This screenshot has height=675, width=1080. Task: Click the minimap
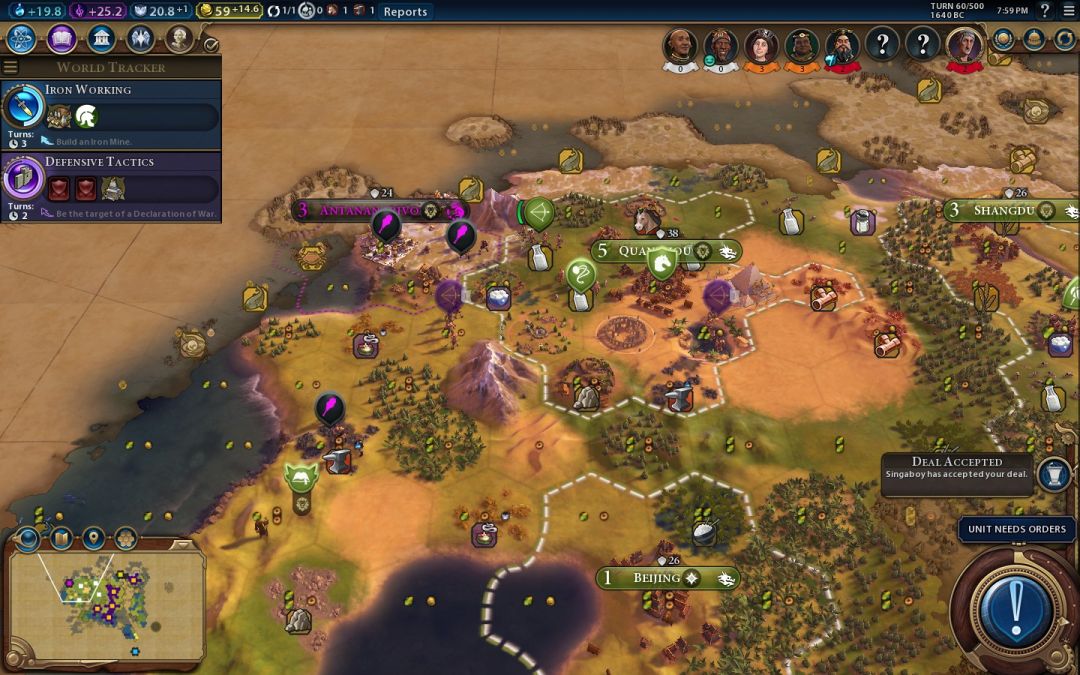[x=105, y=603]
